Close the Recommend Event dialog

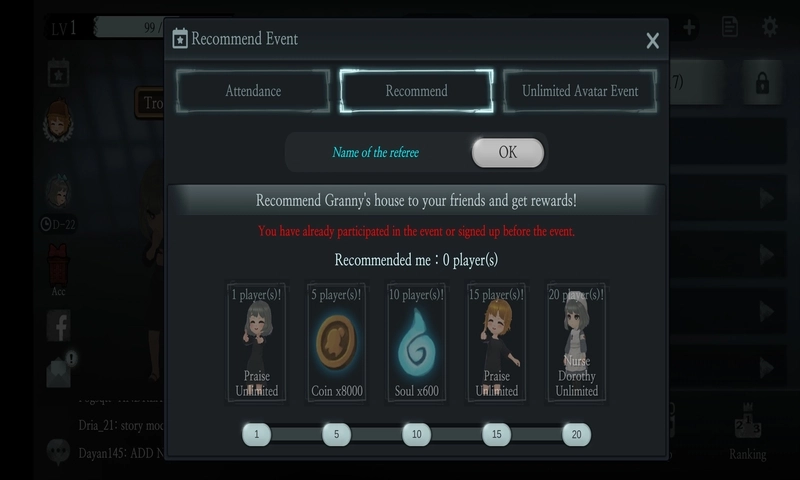(652, 41)
